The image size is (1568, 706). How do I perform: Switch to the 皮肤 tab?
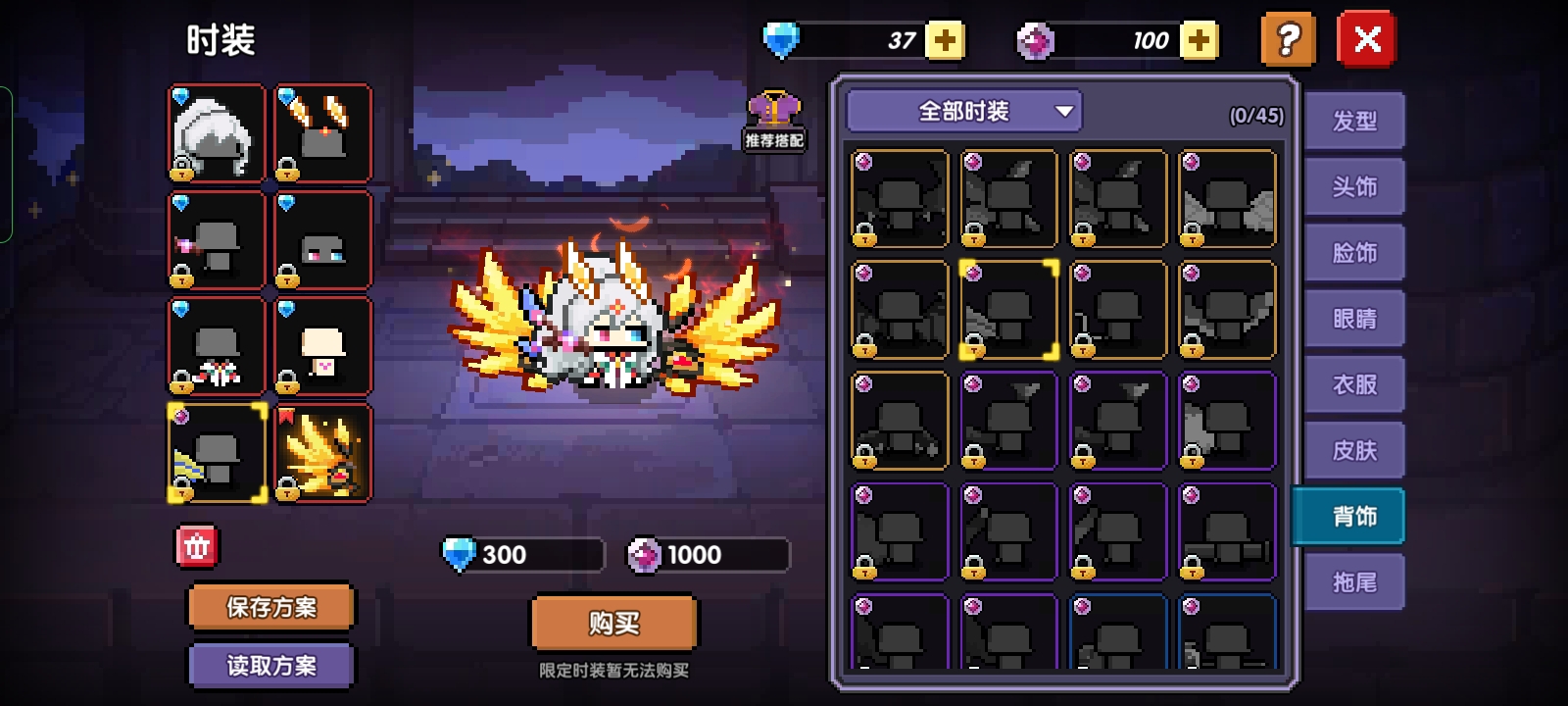pos(1354,450)
